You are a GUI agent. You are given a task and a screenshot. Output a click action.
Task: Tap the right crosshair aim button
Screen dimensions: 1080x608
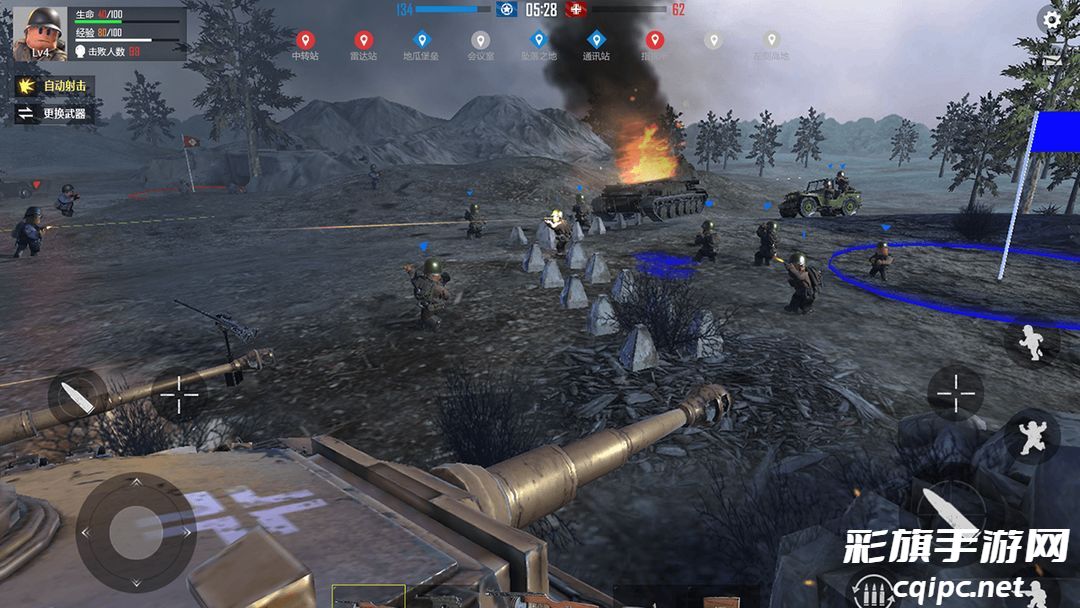[x=955, y=392]
